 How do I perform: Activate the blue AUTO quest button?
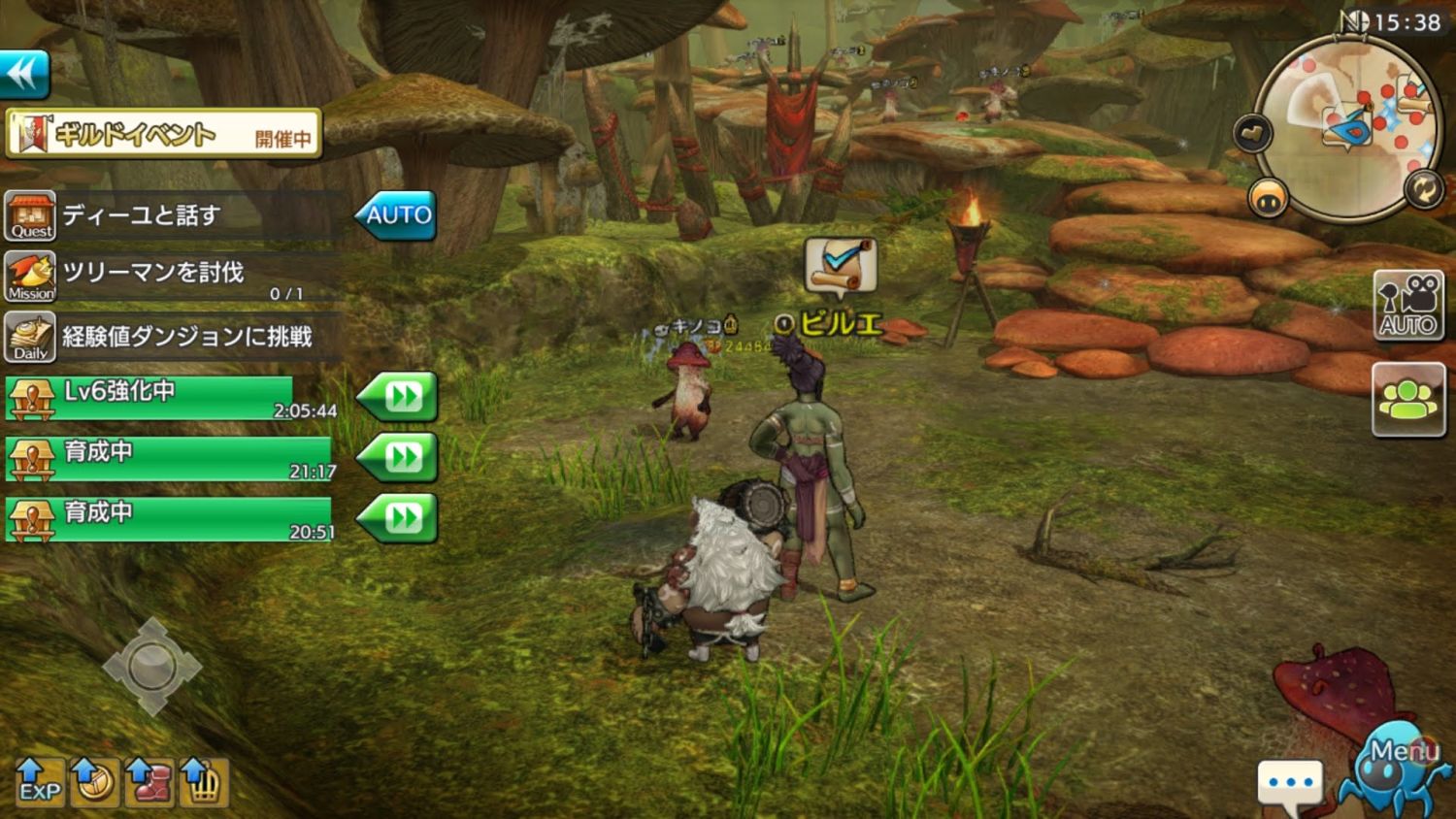pos(397,215)
